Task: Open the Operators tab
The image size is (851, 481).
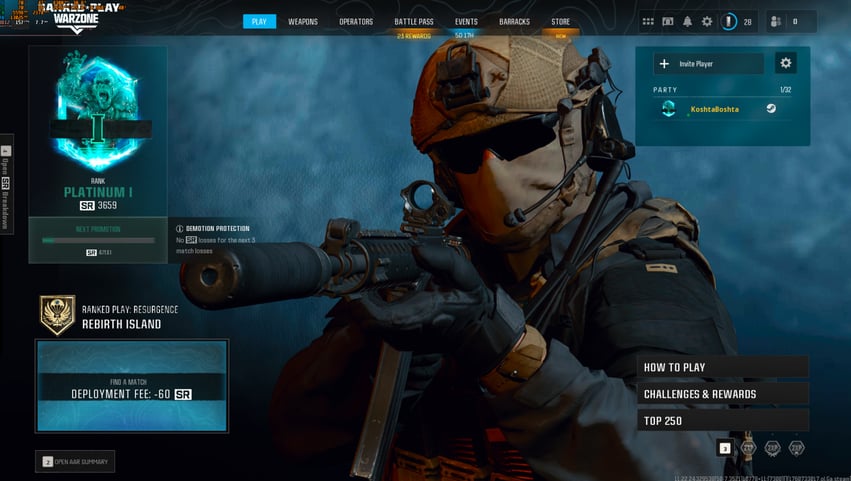Action: (355, 21)
